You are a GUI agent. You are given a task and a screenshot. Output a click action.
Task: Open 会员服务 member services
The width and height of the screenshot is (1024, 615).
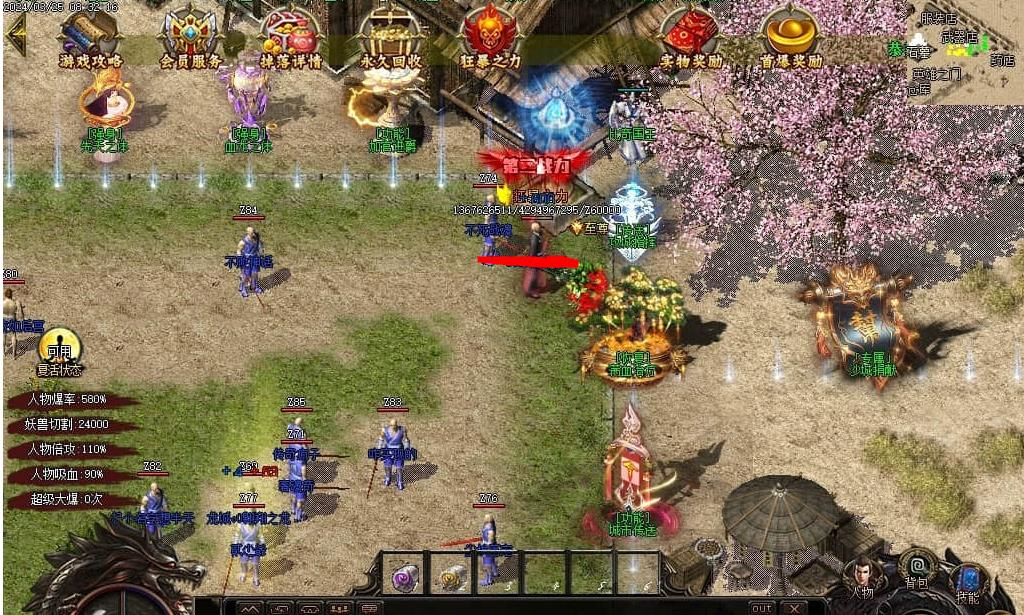click(x=191, y=36)
